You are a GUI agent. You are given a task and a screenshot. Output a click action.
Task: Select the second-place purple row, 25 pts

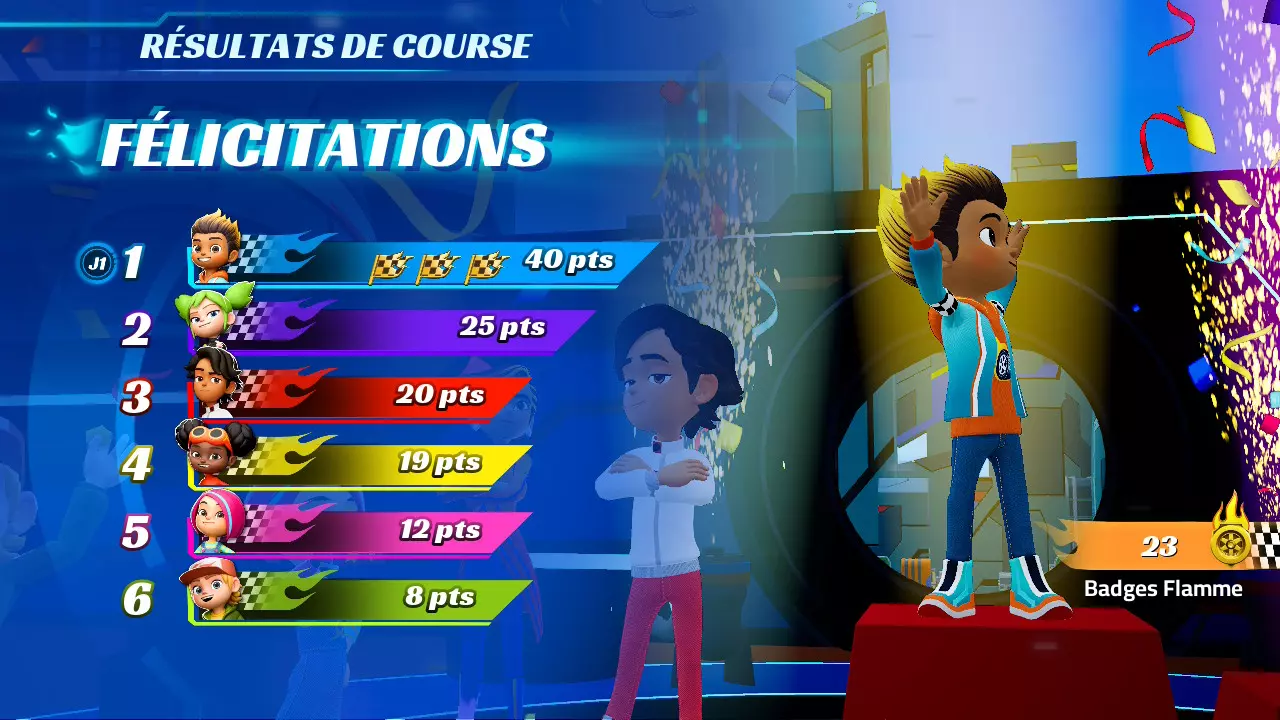(390, 329)
